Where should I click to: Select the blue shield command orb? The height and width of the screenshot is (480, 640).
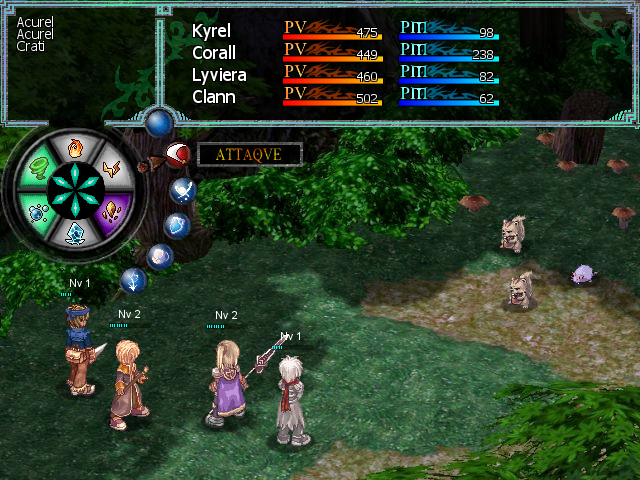177,225
